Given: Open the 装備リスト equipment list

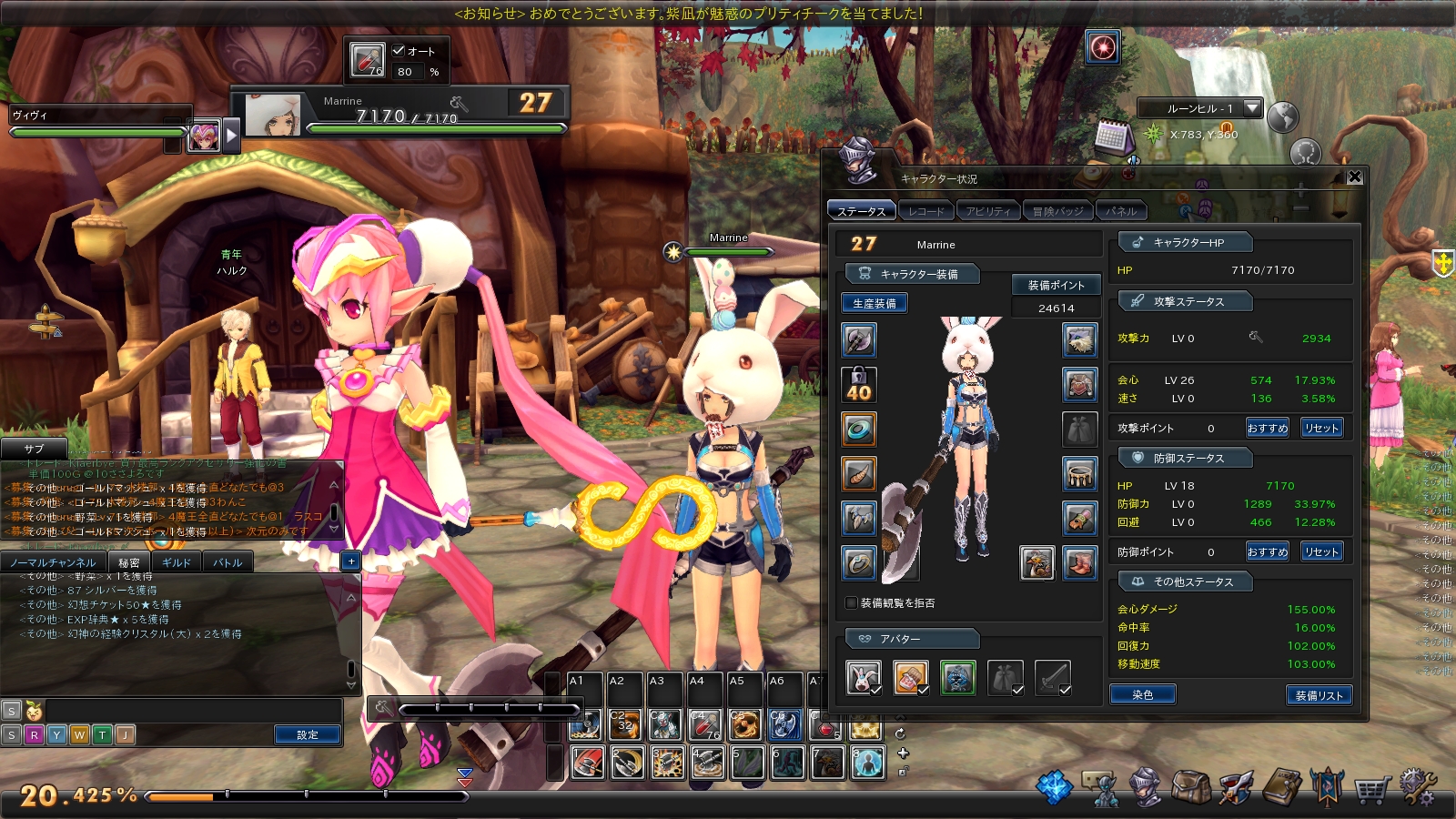Looking at the screenshot, I should (1319, 695).
